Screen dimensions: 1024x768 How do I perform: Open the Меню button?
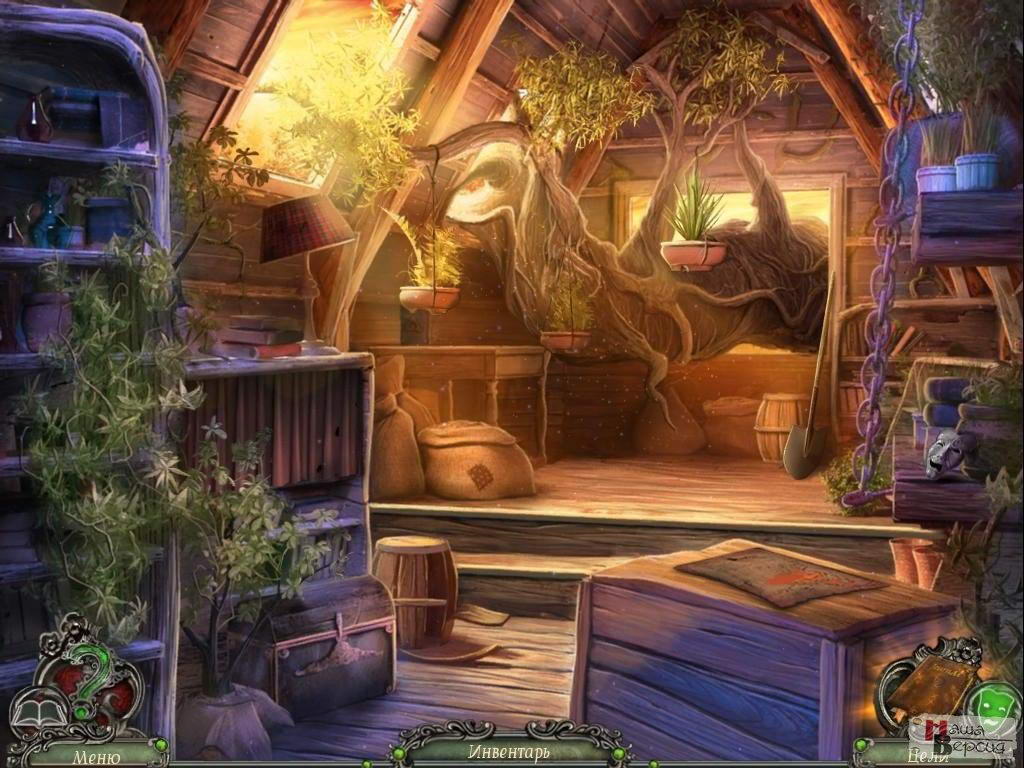pyautogui.click(x=96, y=756)
